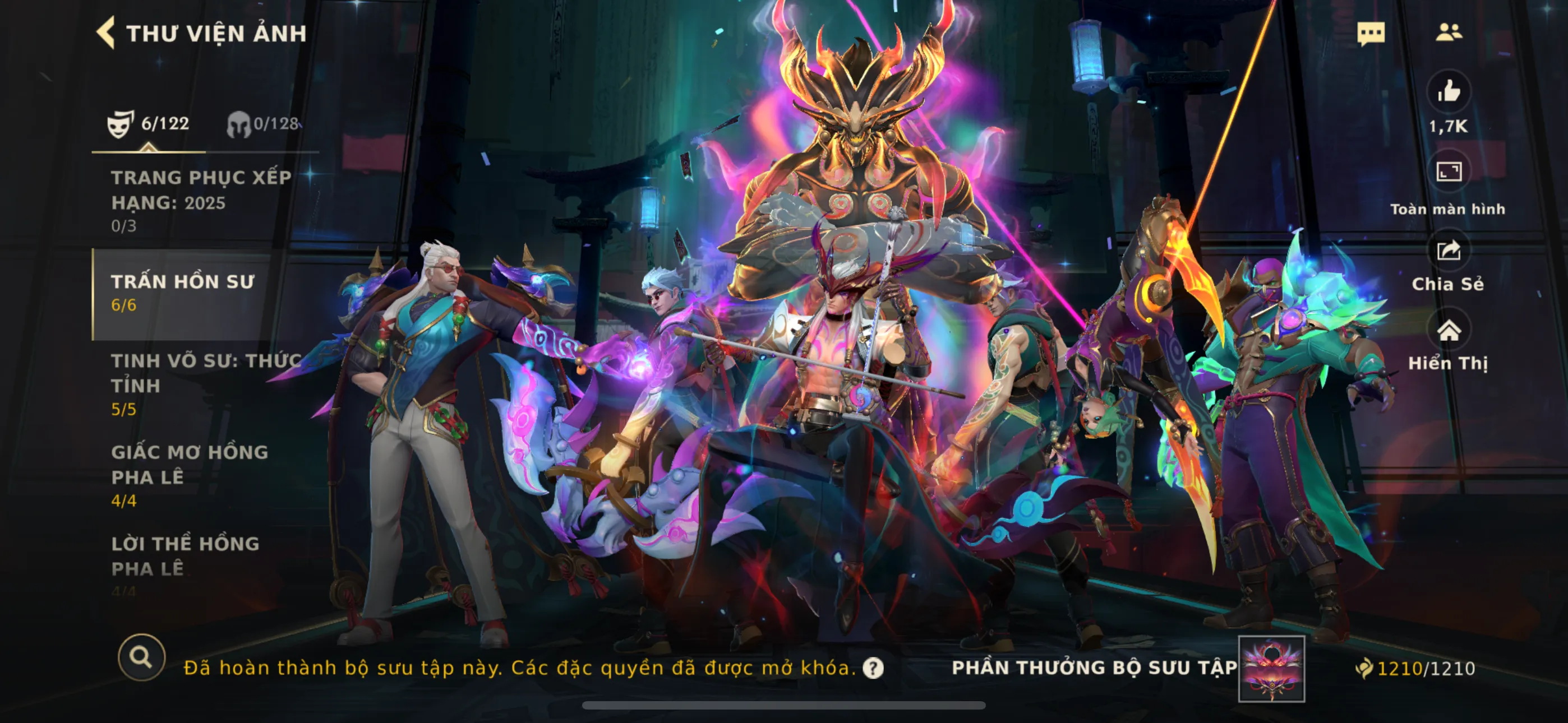Open Giấc Mơ Hồng Pha Lê collection
The height and width of the screenshot is (723, 1568).
pos(190,475)
